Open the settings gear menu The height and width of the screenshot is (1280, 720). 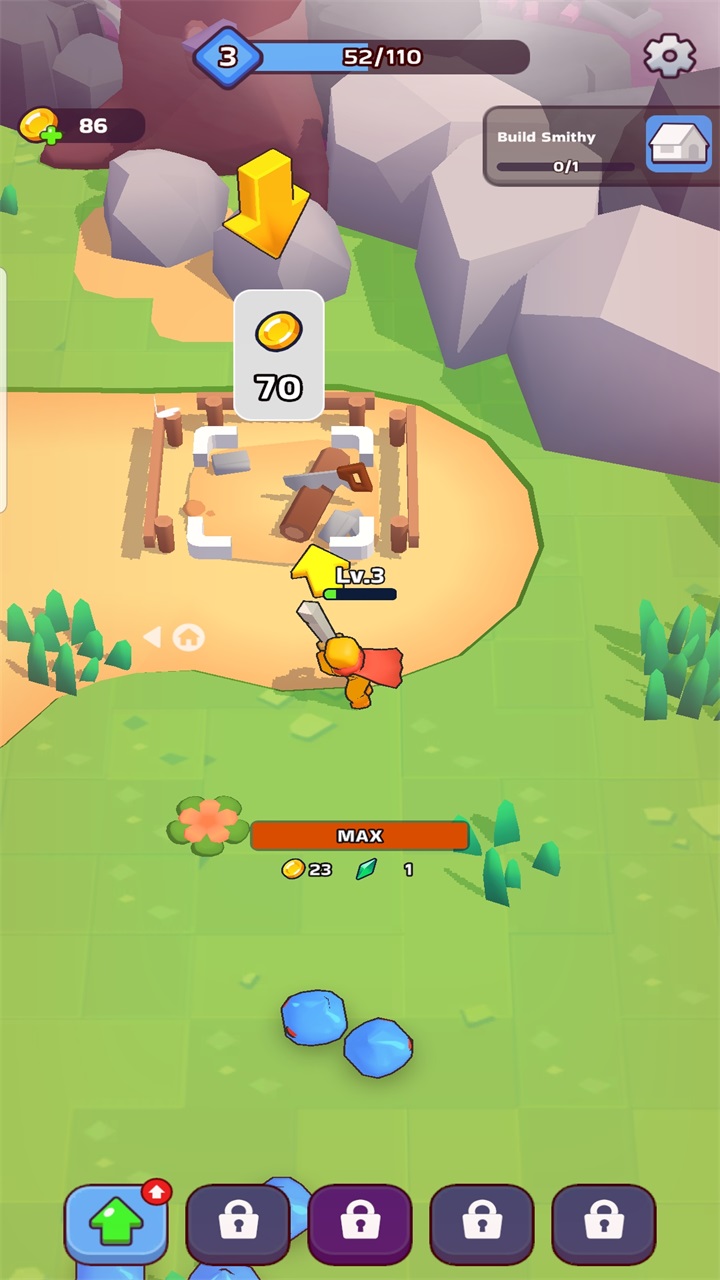click(x=669, y=56)
